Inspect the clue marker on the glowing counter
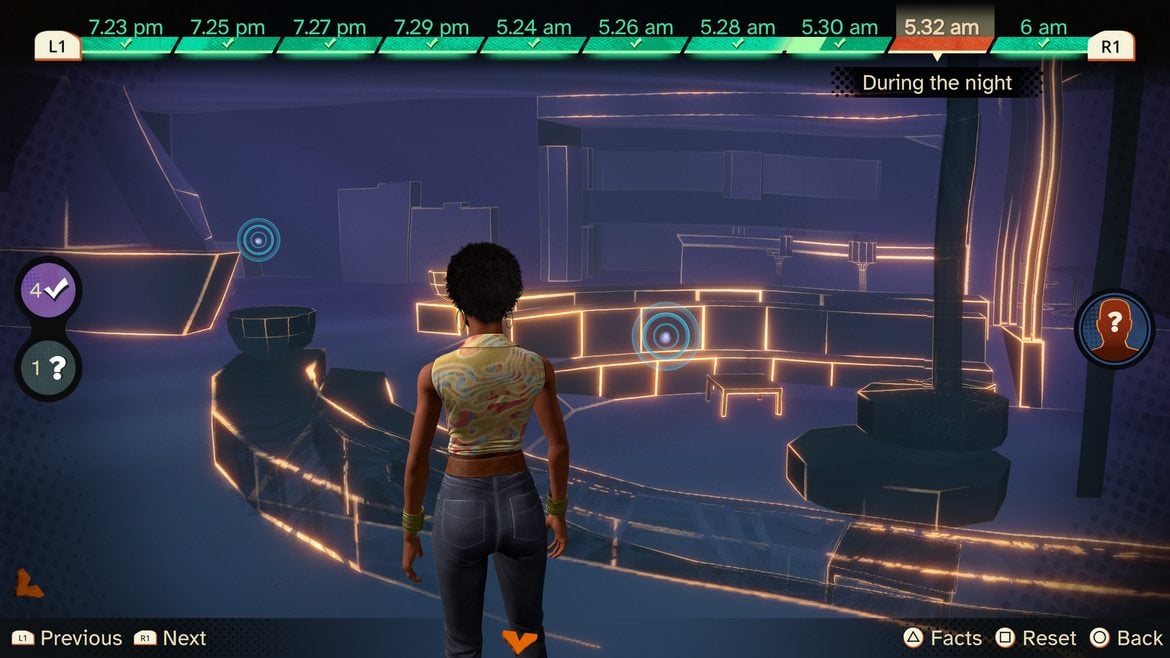 (x=665, y=336)
